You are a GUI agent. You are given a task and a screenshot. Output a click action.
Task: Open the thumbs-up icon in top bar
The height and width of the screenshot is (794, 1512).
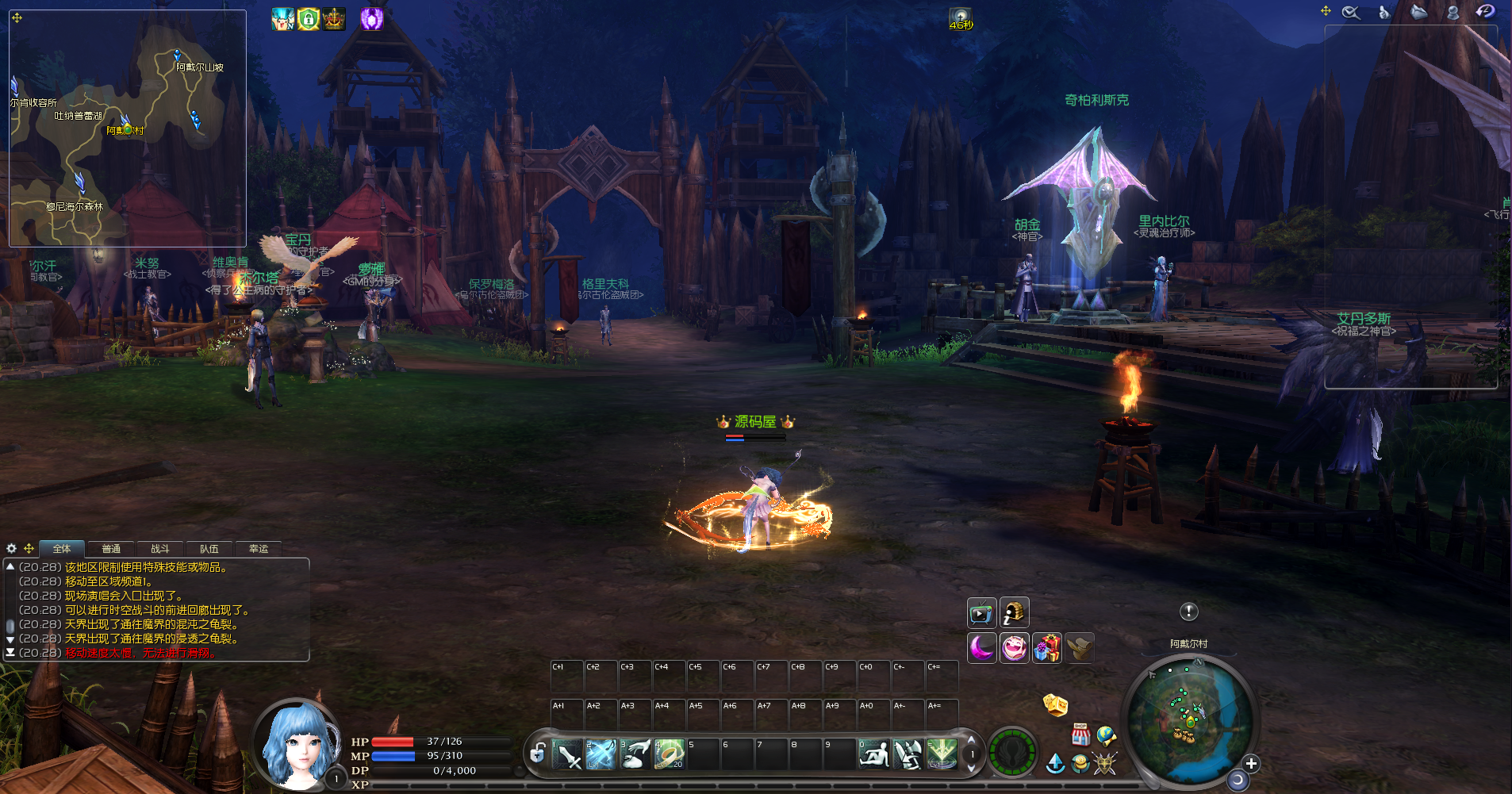click(1384, 12)
